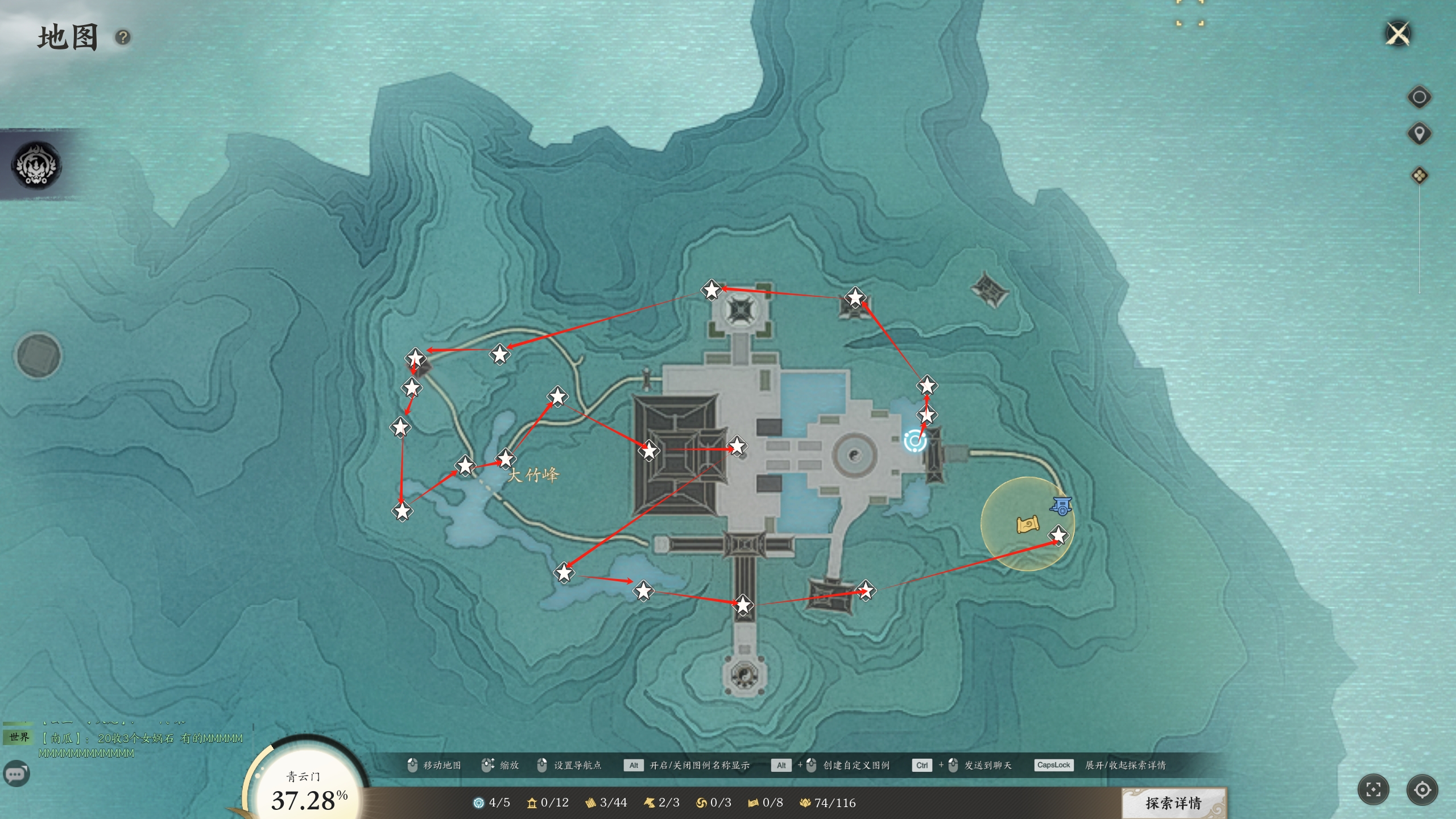This screenshot has height=819, width=1456.
Task: Select the round grey button on left edge
Action: pos(38,355)
